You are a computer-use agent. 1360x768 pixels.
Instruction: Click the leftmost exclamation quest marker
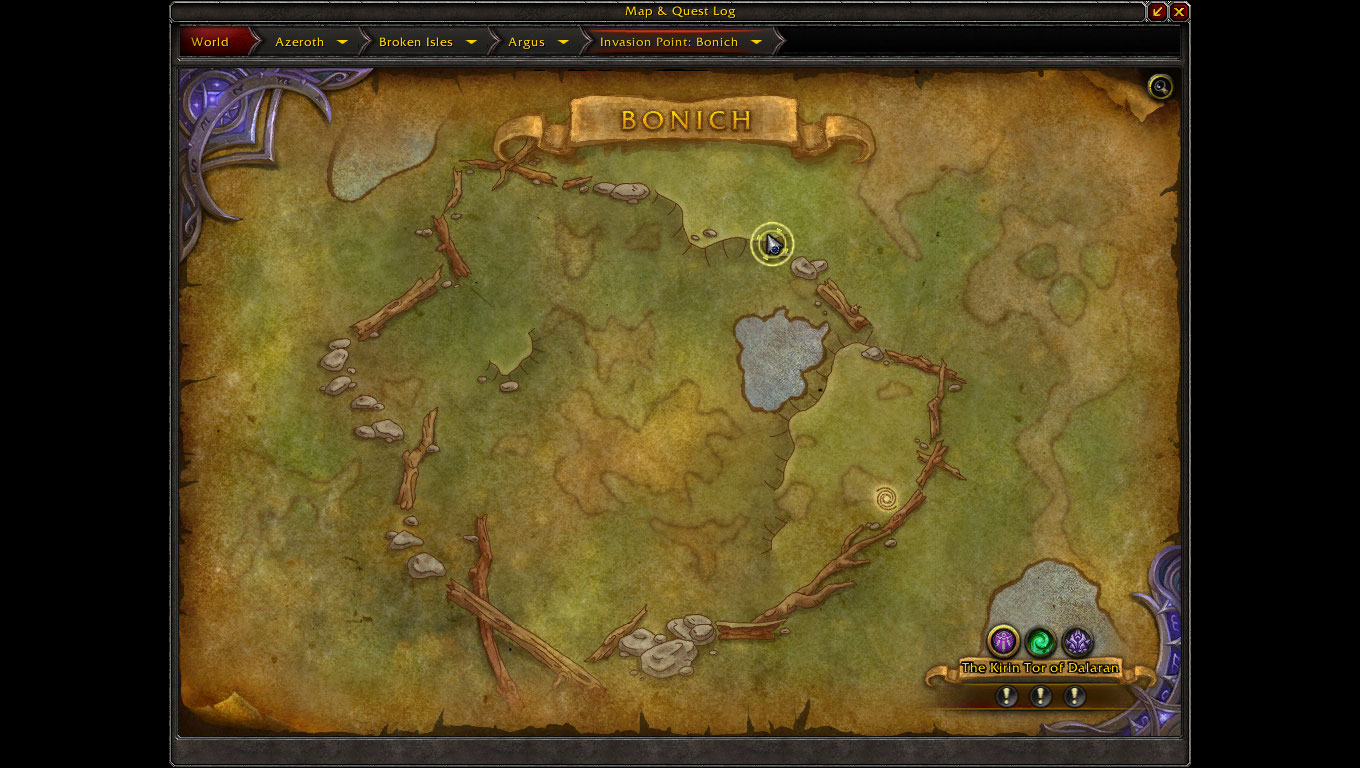1007,696
